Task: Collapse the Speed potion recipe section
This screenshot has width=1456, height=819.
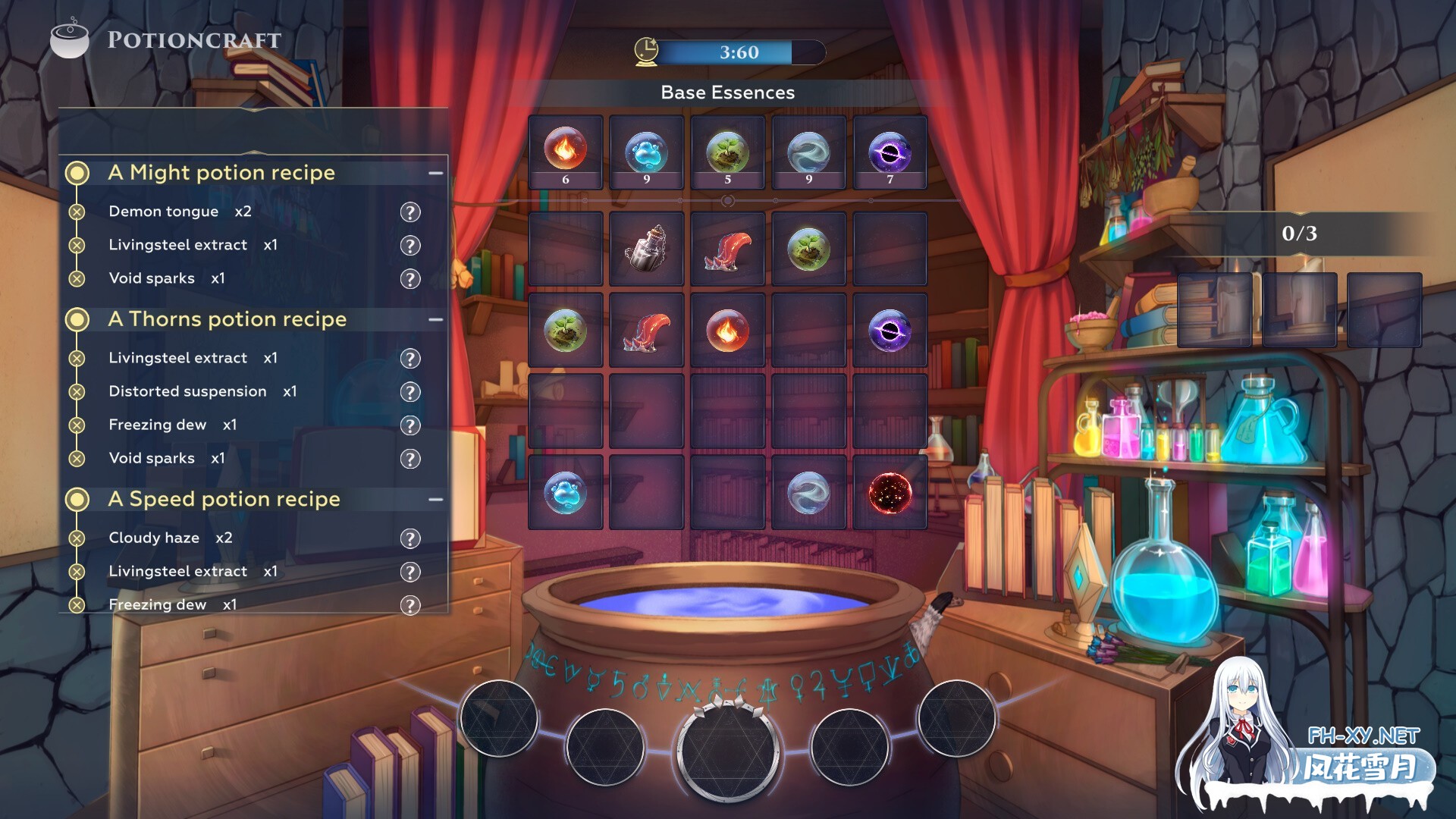Action: [435, 500]
